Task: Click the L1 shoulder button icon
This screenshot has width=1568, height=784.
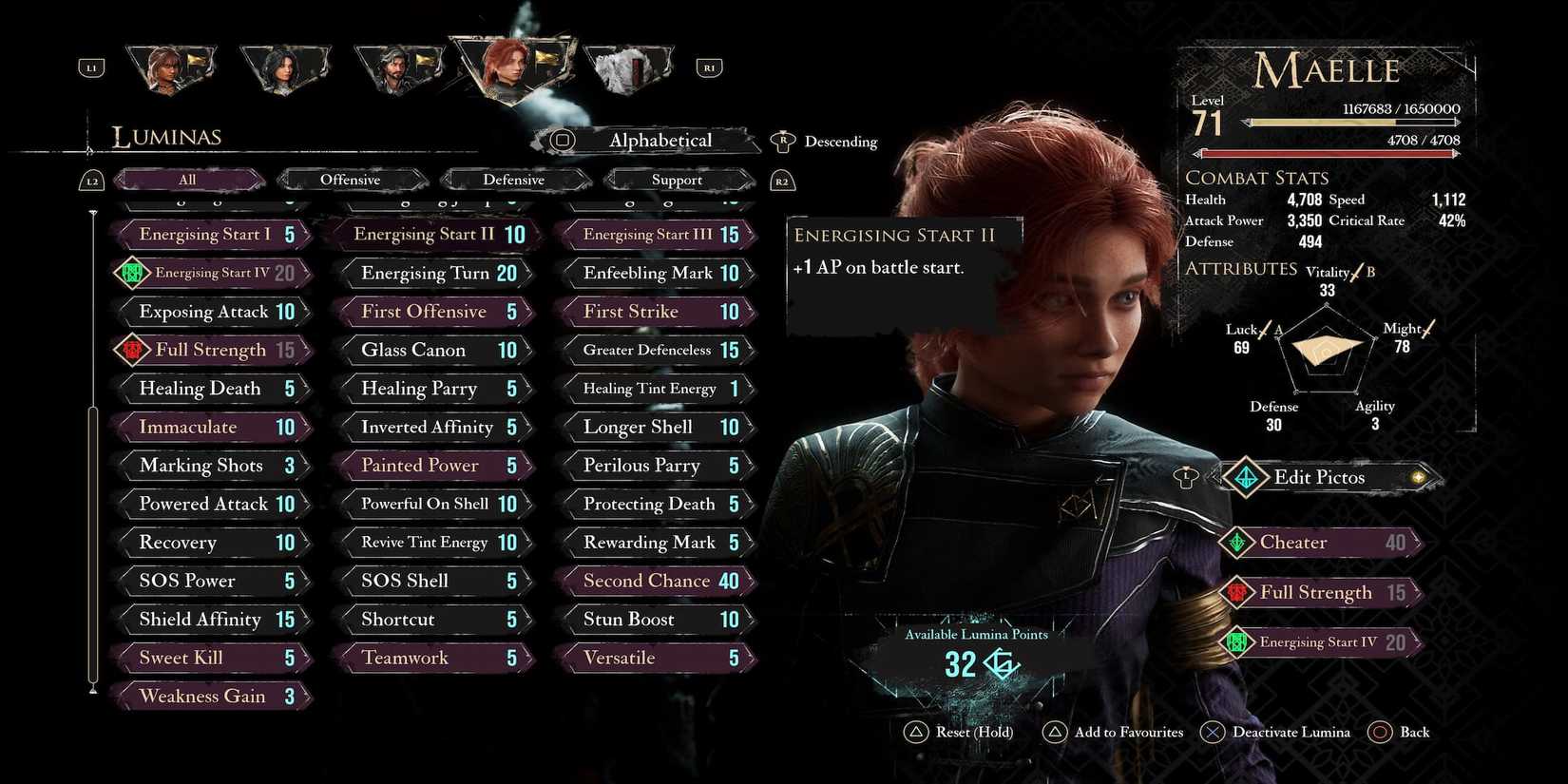Action: pyautogui.click(x=91, y=67)
